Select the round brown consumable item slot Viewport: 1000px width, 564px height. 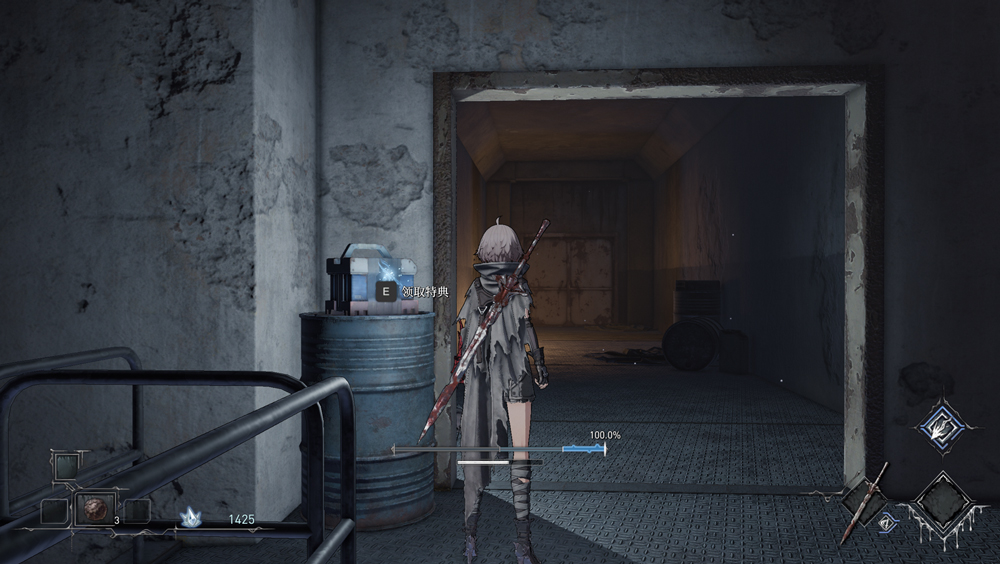pos(95,509)
